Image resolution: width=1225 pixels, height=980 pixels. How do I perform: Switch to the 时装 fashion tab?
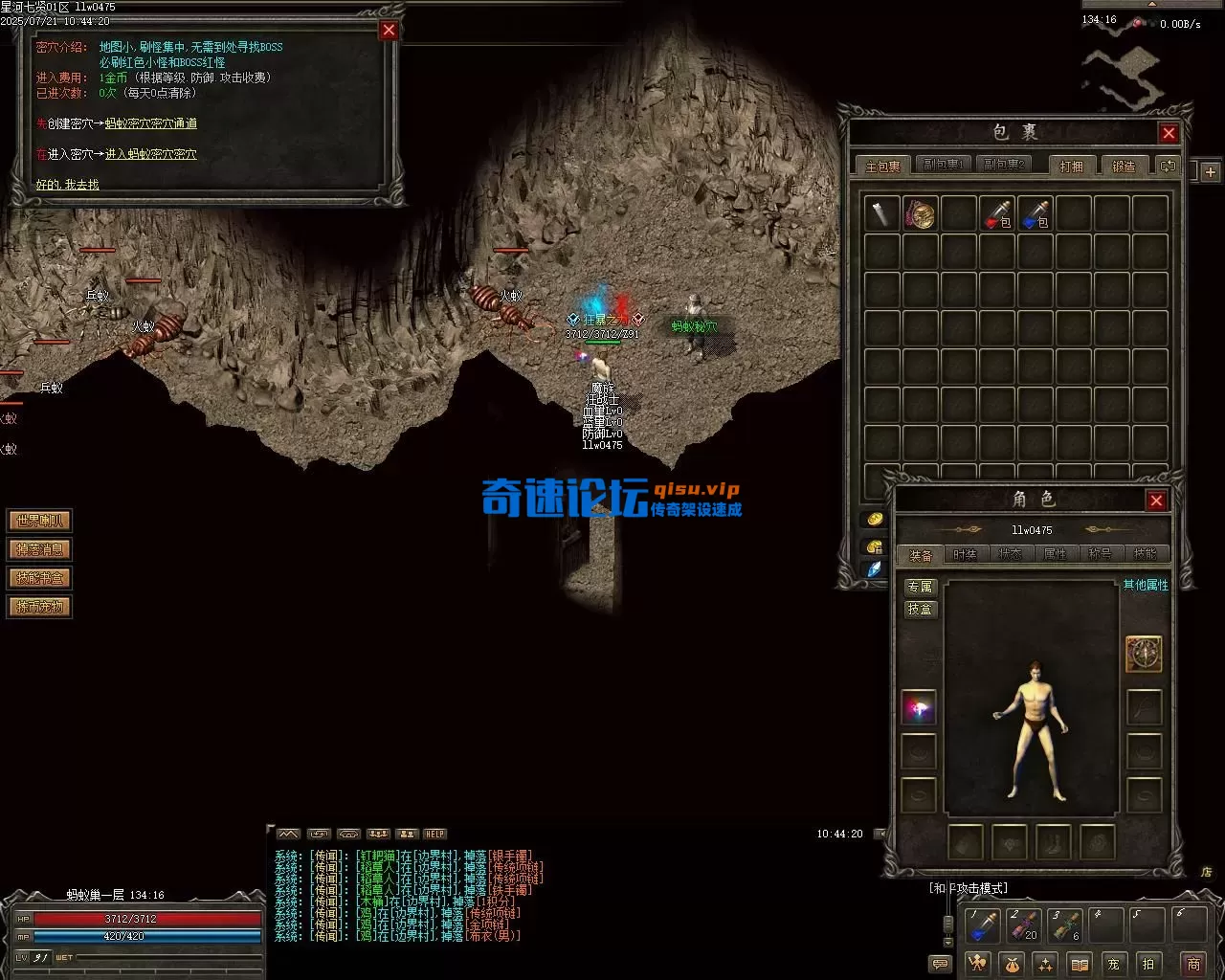965,554
